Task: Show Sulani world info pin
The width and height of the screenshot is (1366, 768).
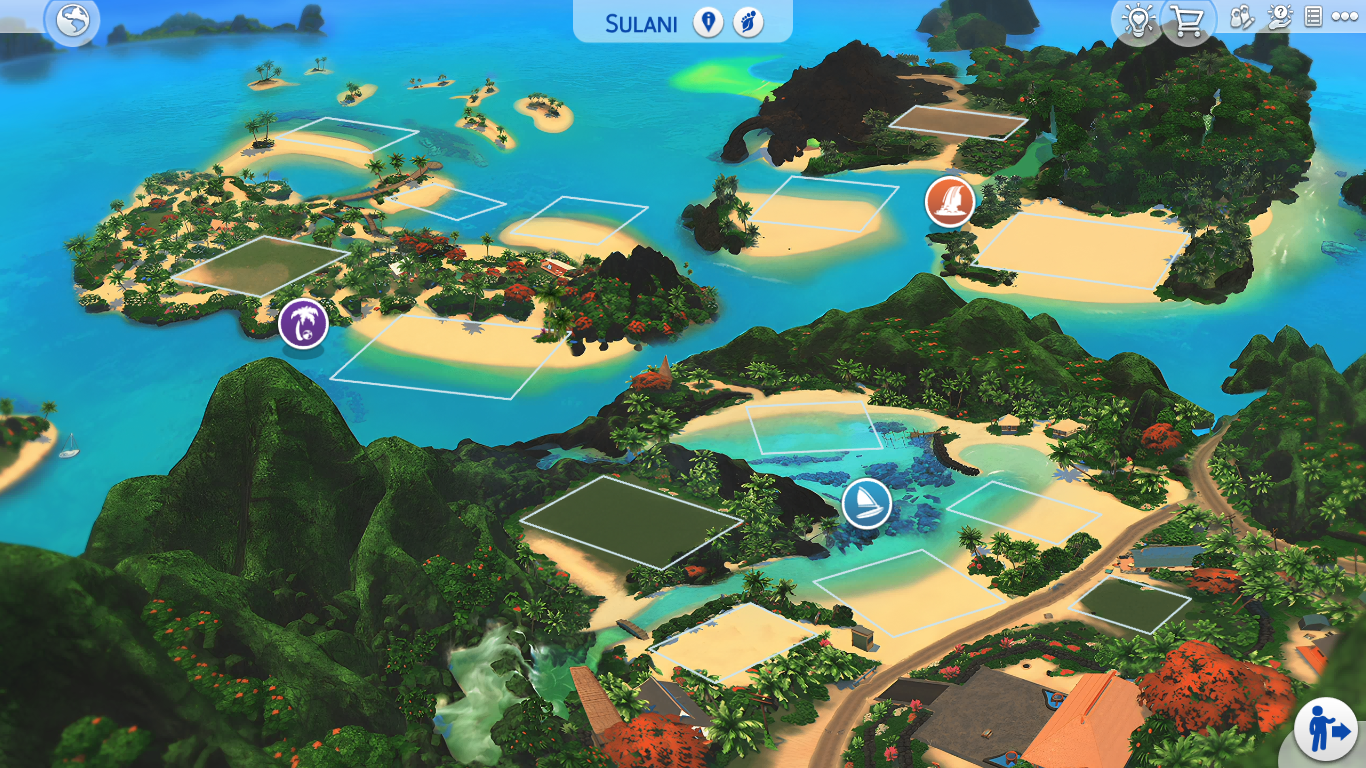Action: coord(708,22)
